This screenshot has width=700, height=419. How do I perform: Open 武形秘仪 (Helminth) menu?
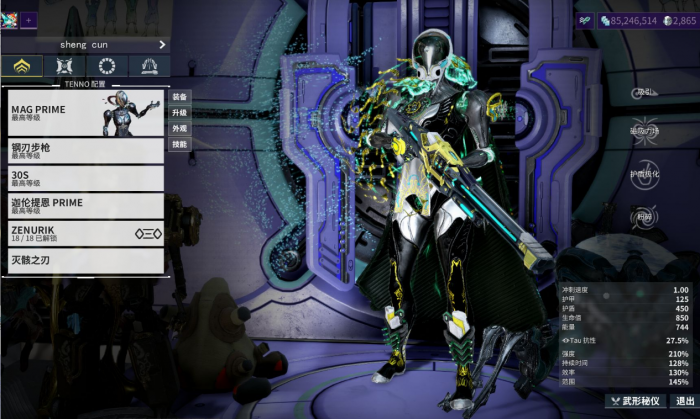[x=634, y=401]
